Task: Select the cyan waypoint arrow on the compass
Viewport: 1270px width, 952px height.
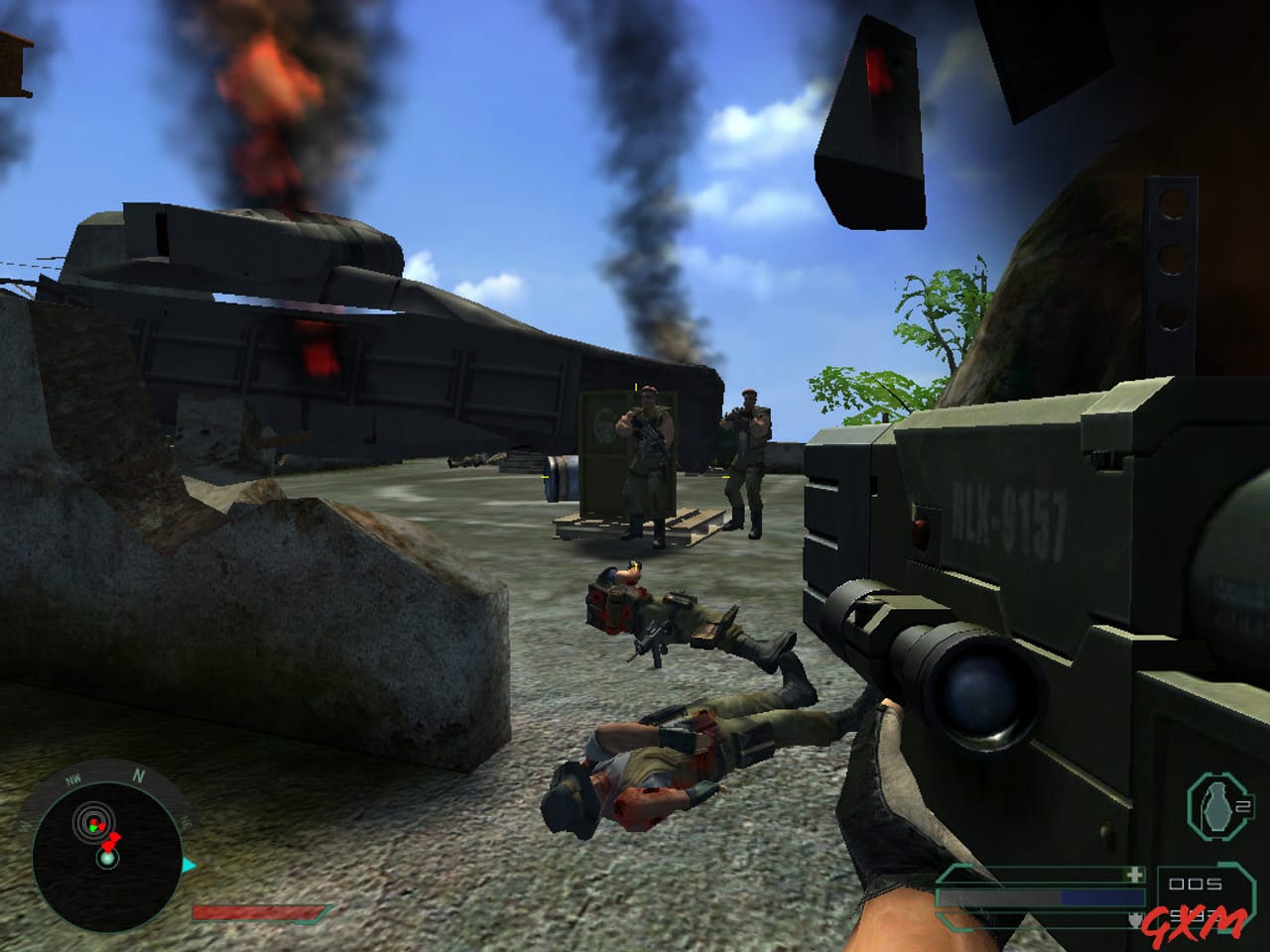Action: tap(188, 864)
